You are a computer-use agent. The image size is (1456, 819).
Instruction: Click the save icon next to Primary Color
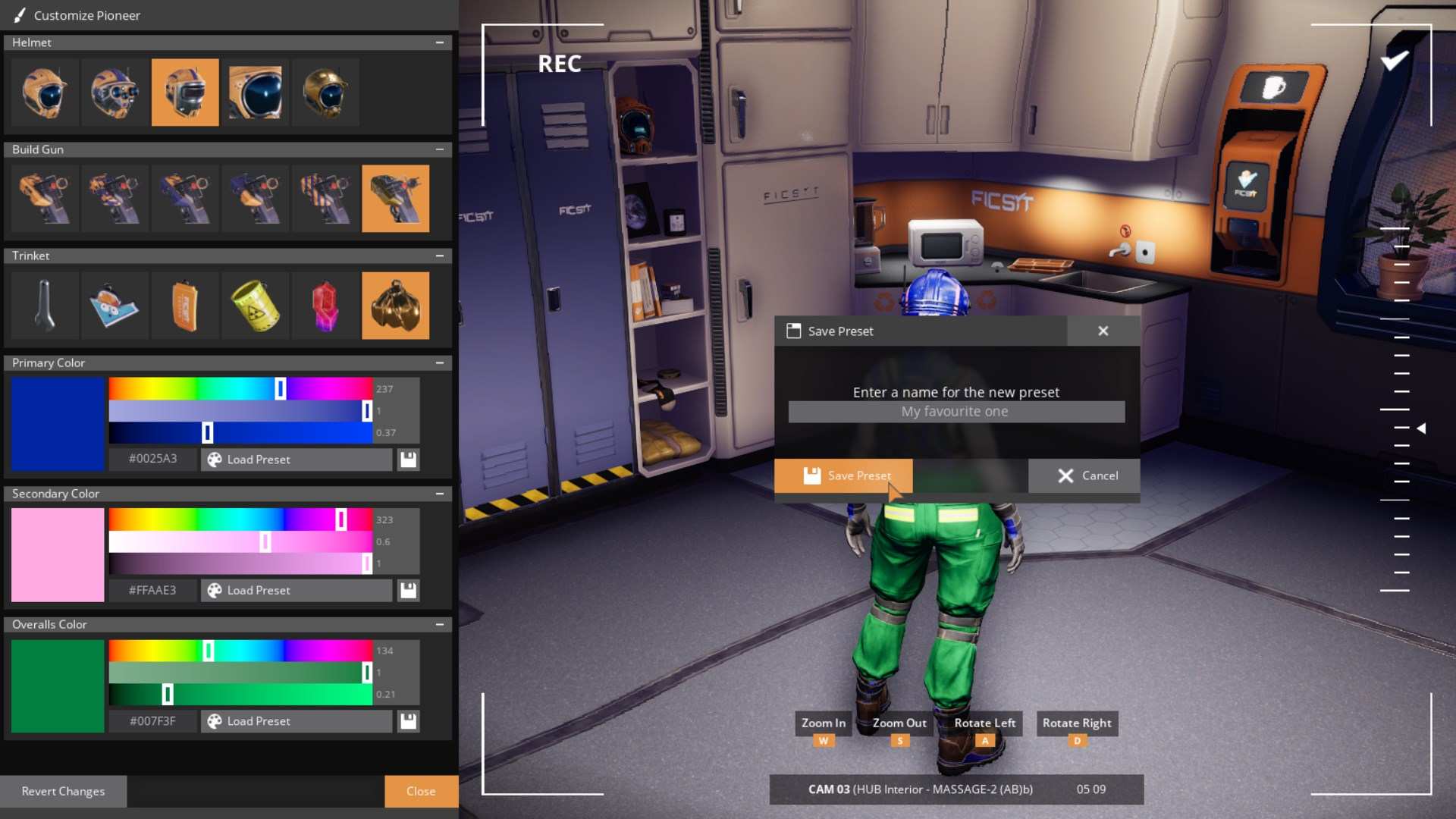408,459
